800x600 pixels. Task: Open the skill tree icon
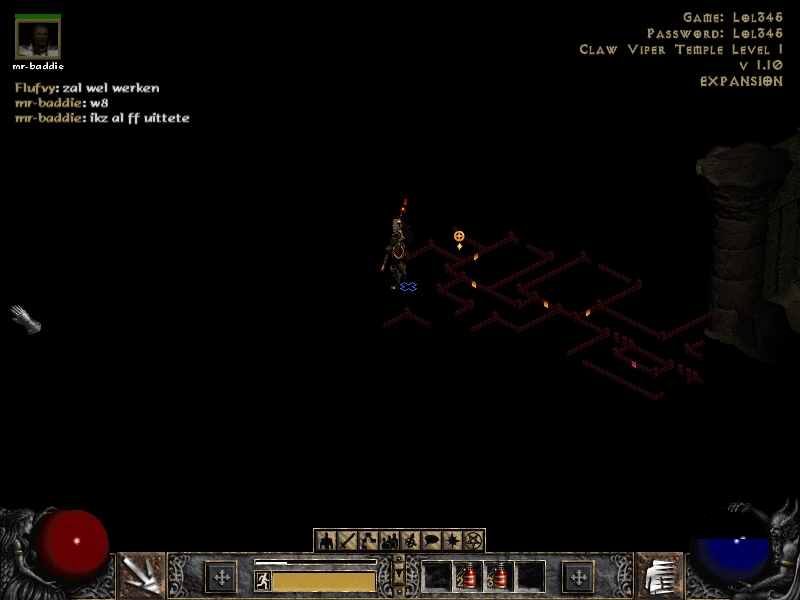[368, 541]
